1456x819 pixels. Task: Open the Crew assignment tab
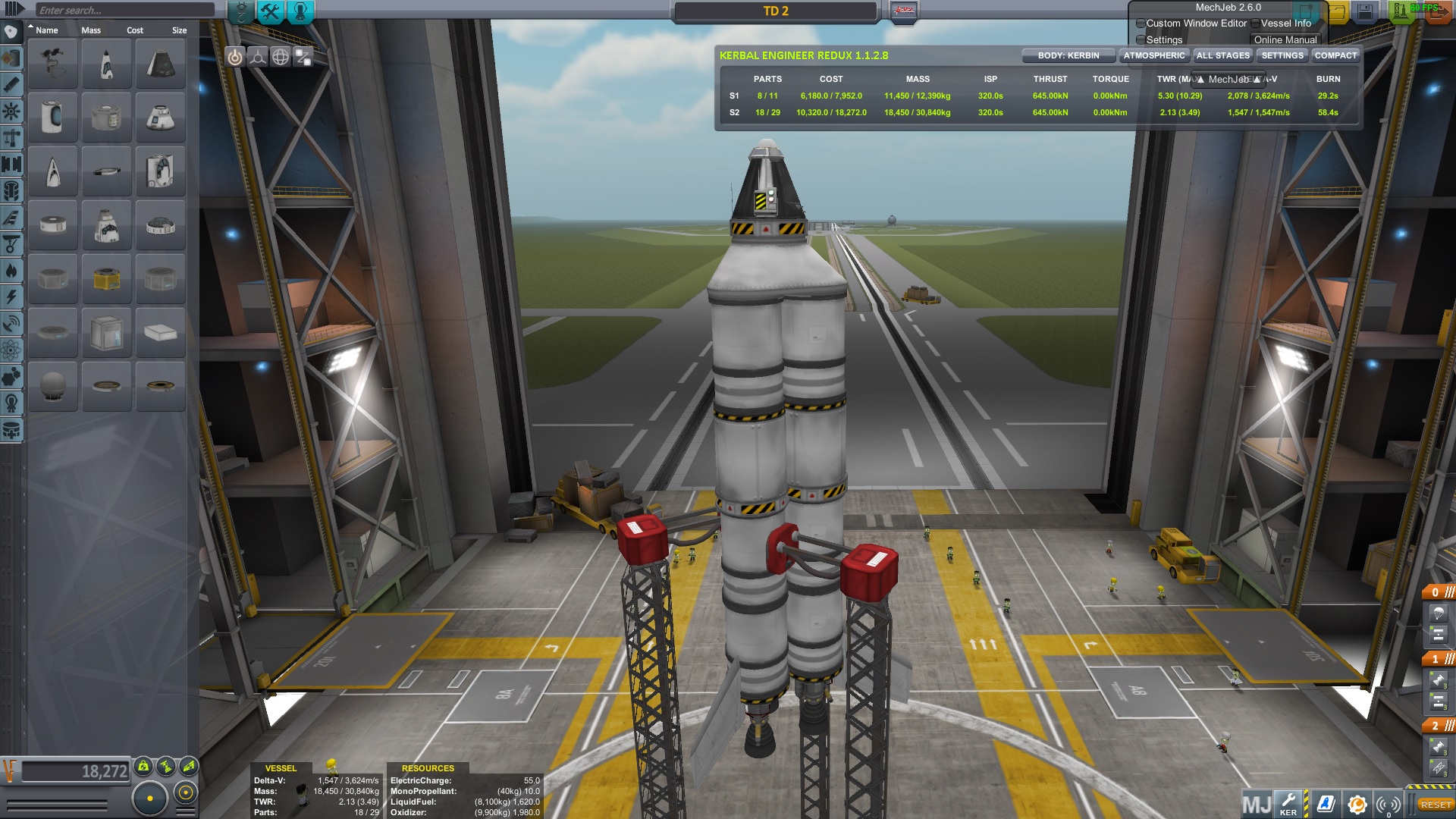[x=300, y=11]
